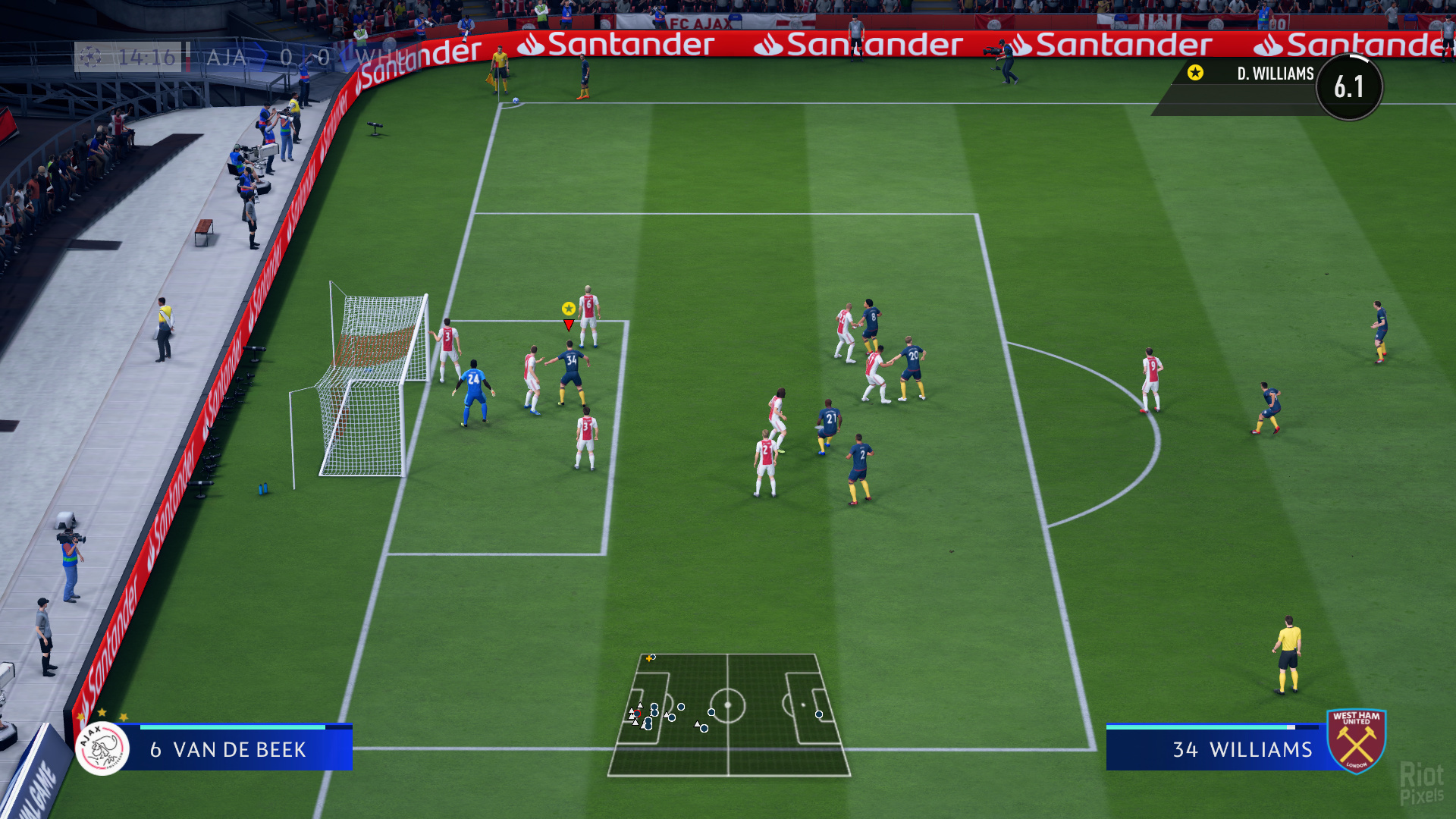
Task: Click the Ajax club crest
Action: [102, 749]
